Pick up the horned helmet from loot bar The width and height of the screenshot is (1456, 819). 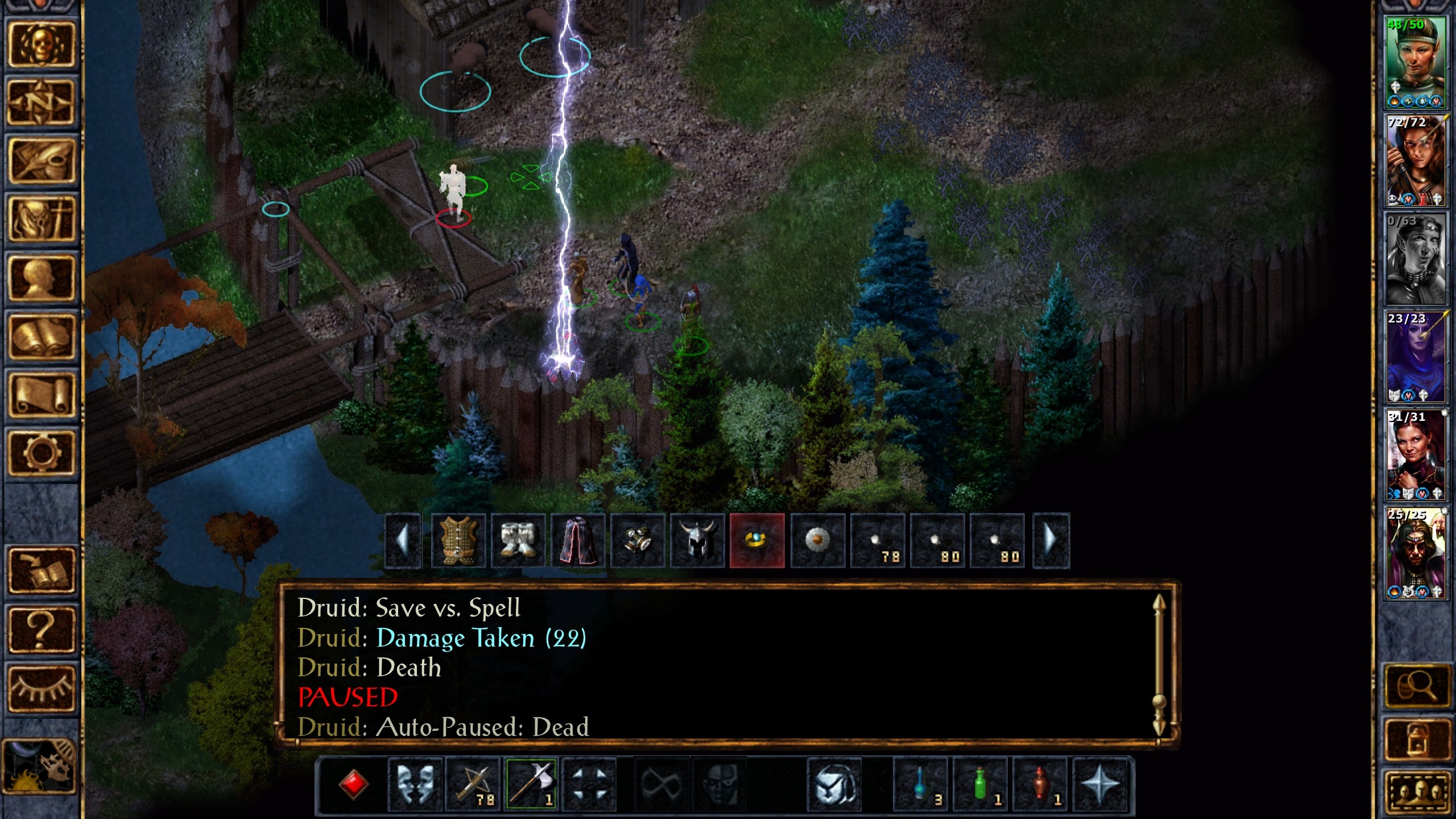click(697, 540)
